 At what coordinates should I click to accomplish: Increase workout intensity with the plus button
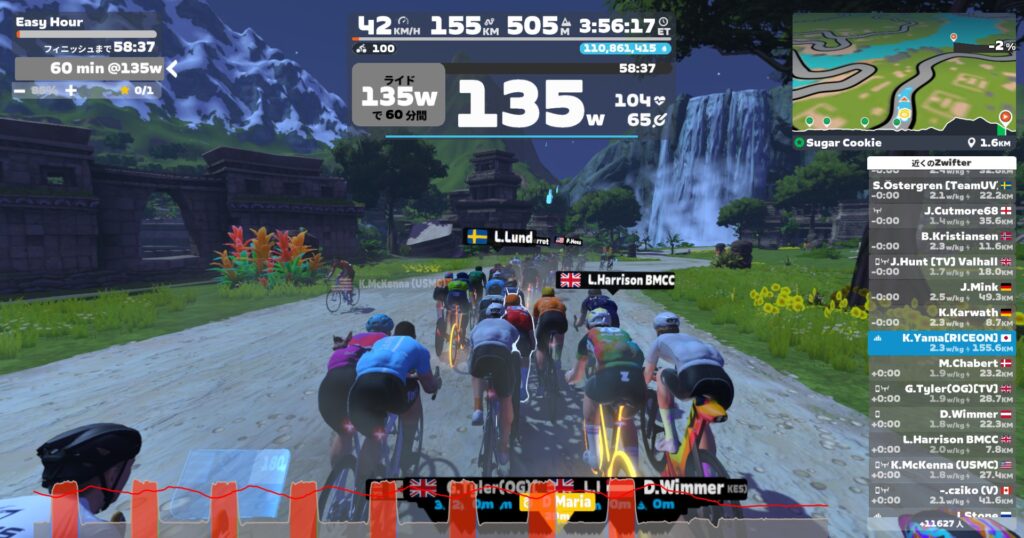coord(71,91)
